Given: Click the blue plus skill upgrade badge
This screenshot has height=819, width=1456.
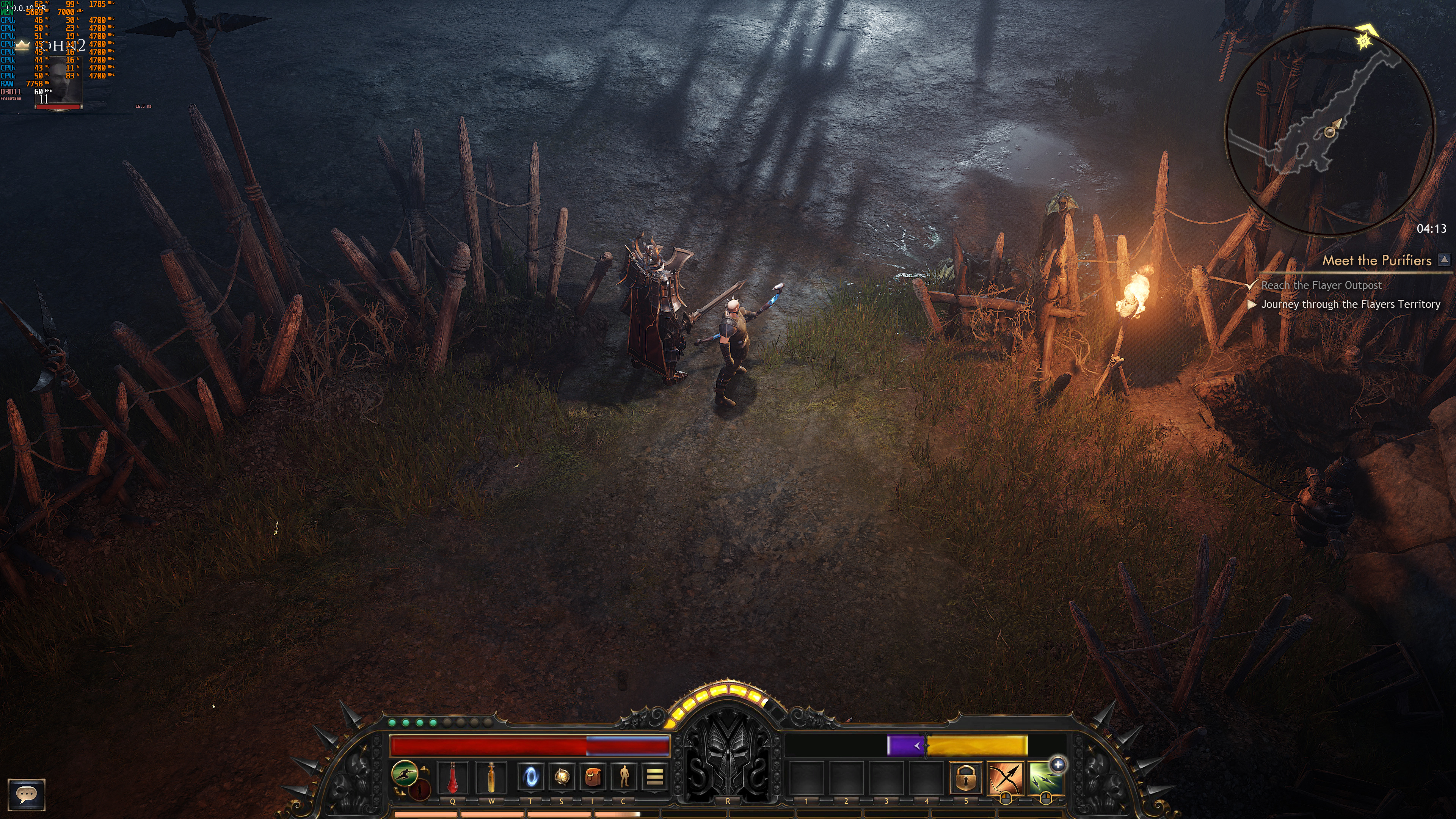Looking at the screenshot, I should coord(1057,765).
